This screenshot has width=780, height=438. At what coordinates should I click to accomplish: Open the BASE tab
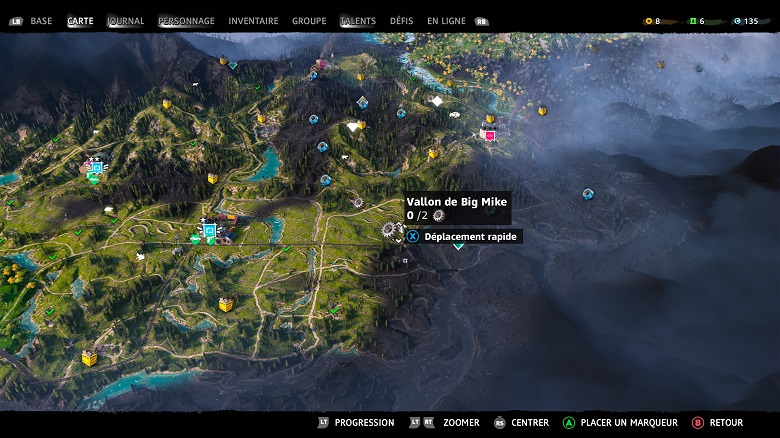[x=41, y=21]
